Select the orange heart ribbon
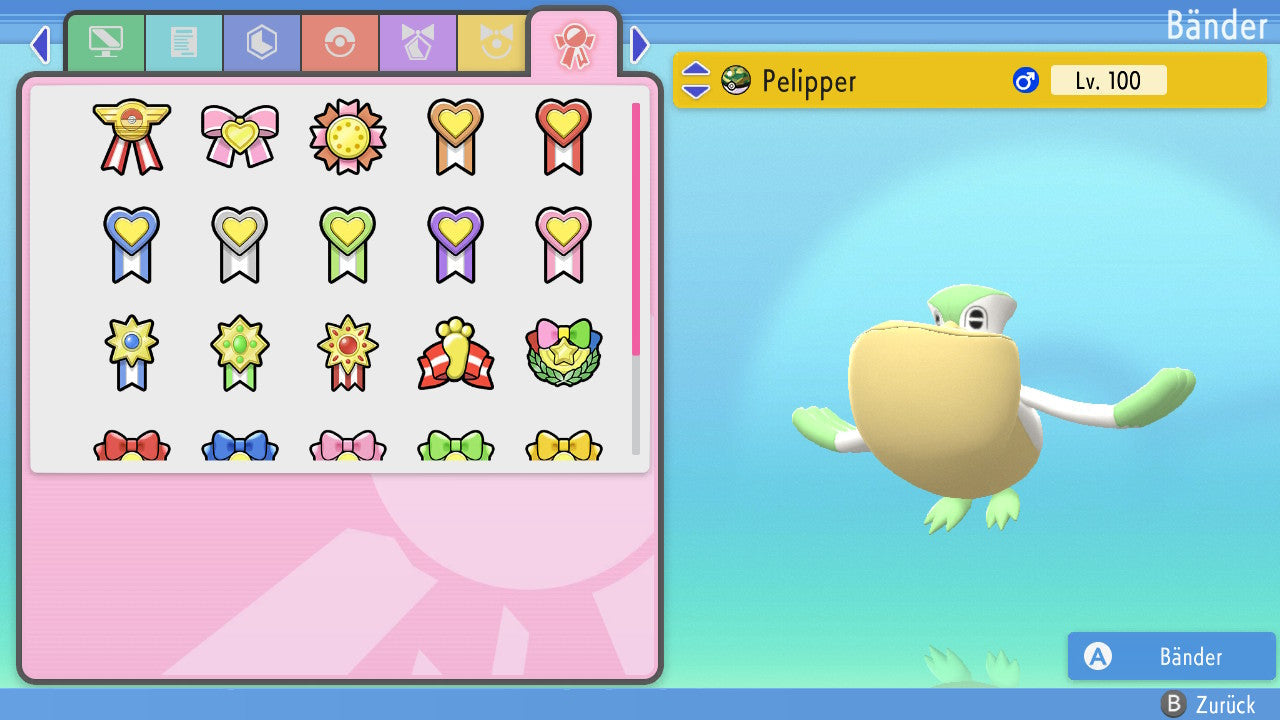The height and width of the screenshot is (720, 1280). [x=455, y=135]
